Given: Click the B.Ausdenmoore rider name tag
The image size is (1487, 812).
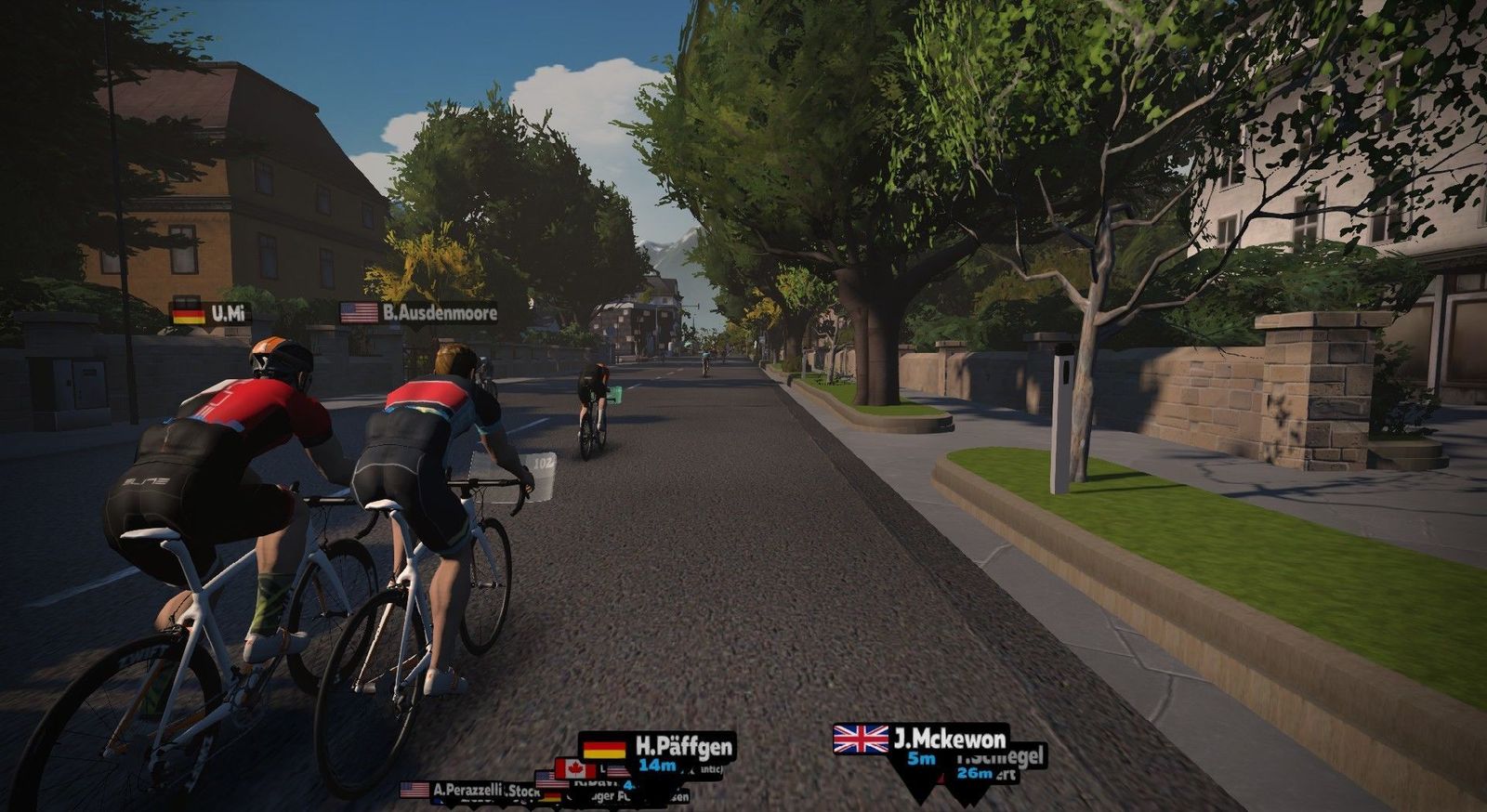Looking at the screenshot, I should click(419, 313).
